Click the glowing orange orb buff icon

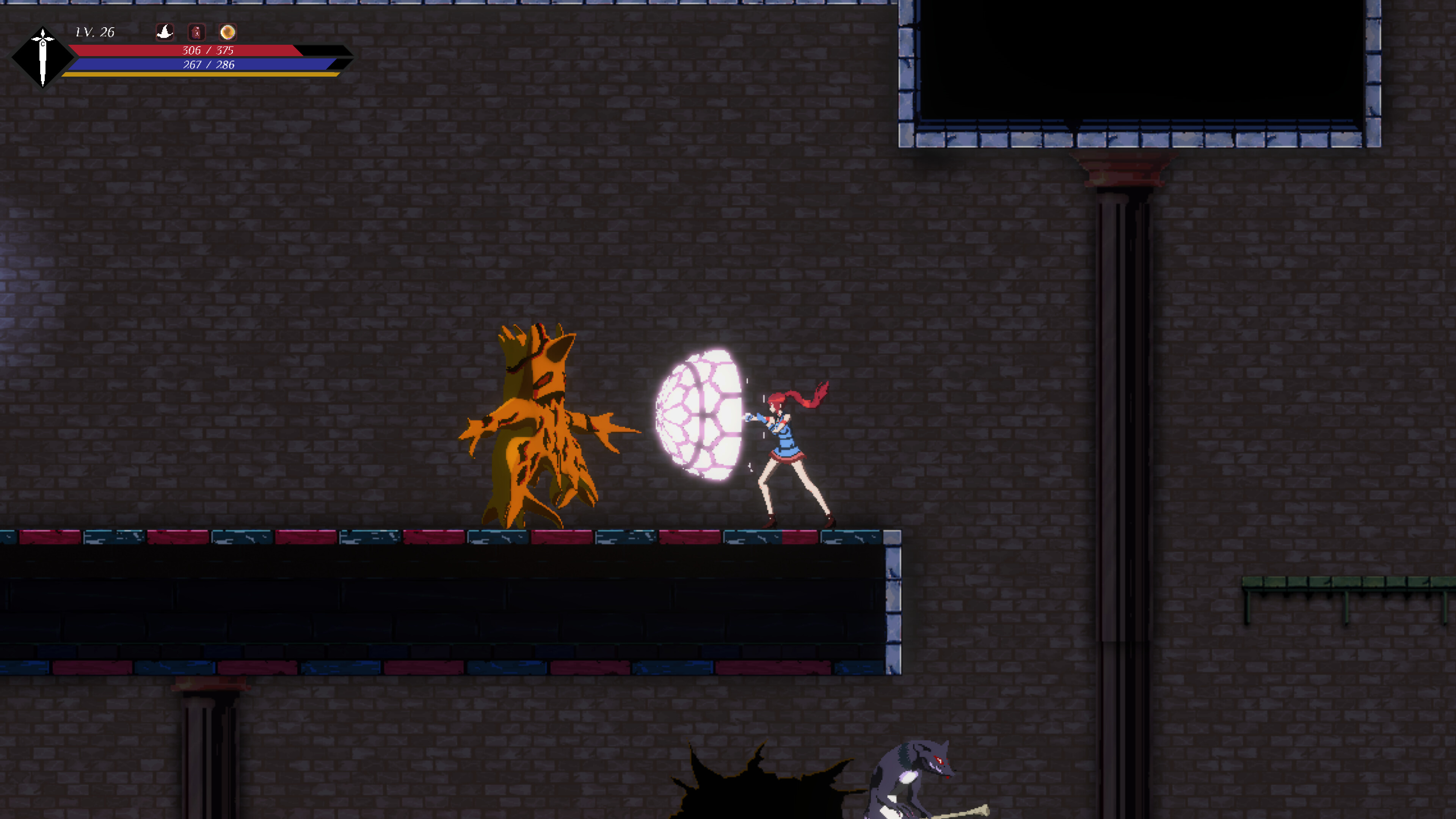(229, 32)
